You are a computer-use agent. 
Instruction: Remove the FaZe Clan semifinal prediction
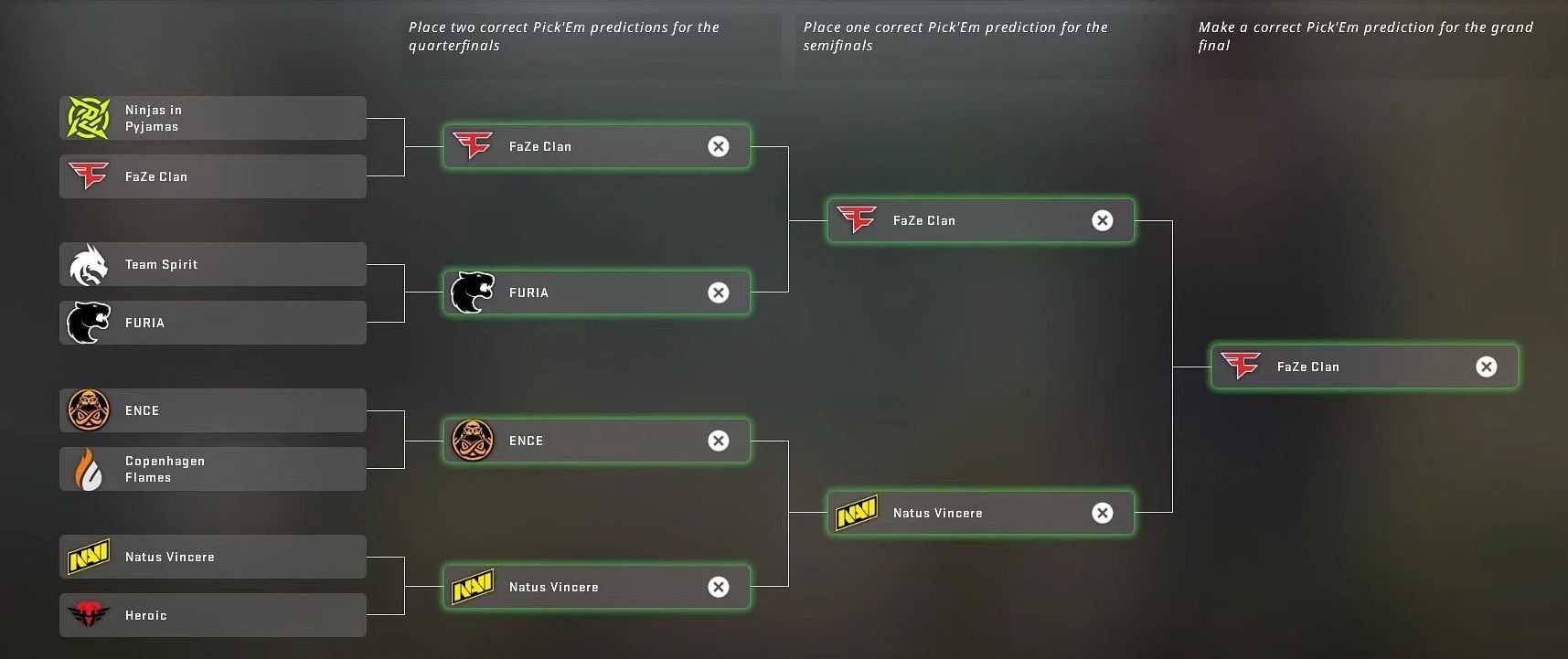pos(1103,220)
